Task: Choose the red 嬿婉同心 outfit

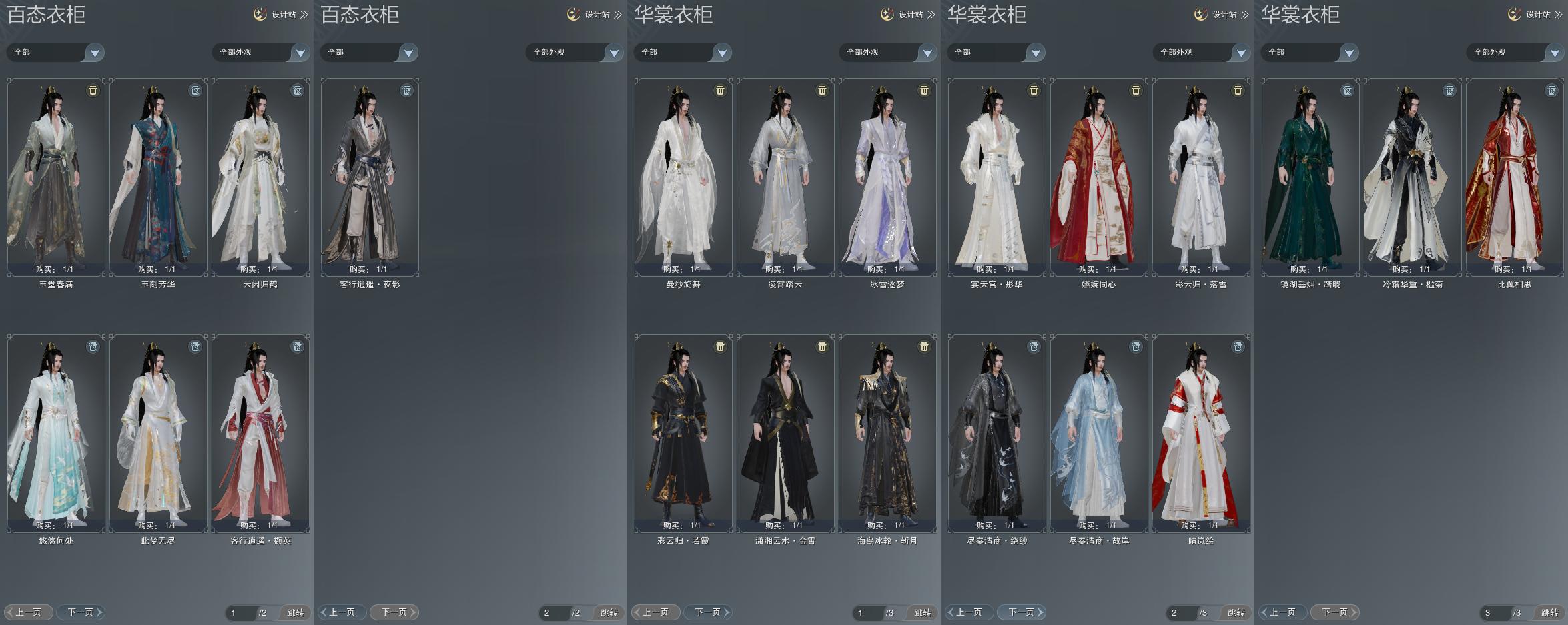Action: 1099,177
